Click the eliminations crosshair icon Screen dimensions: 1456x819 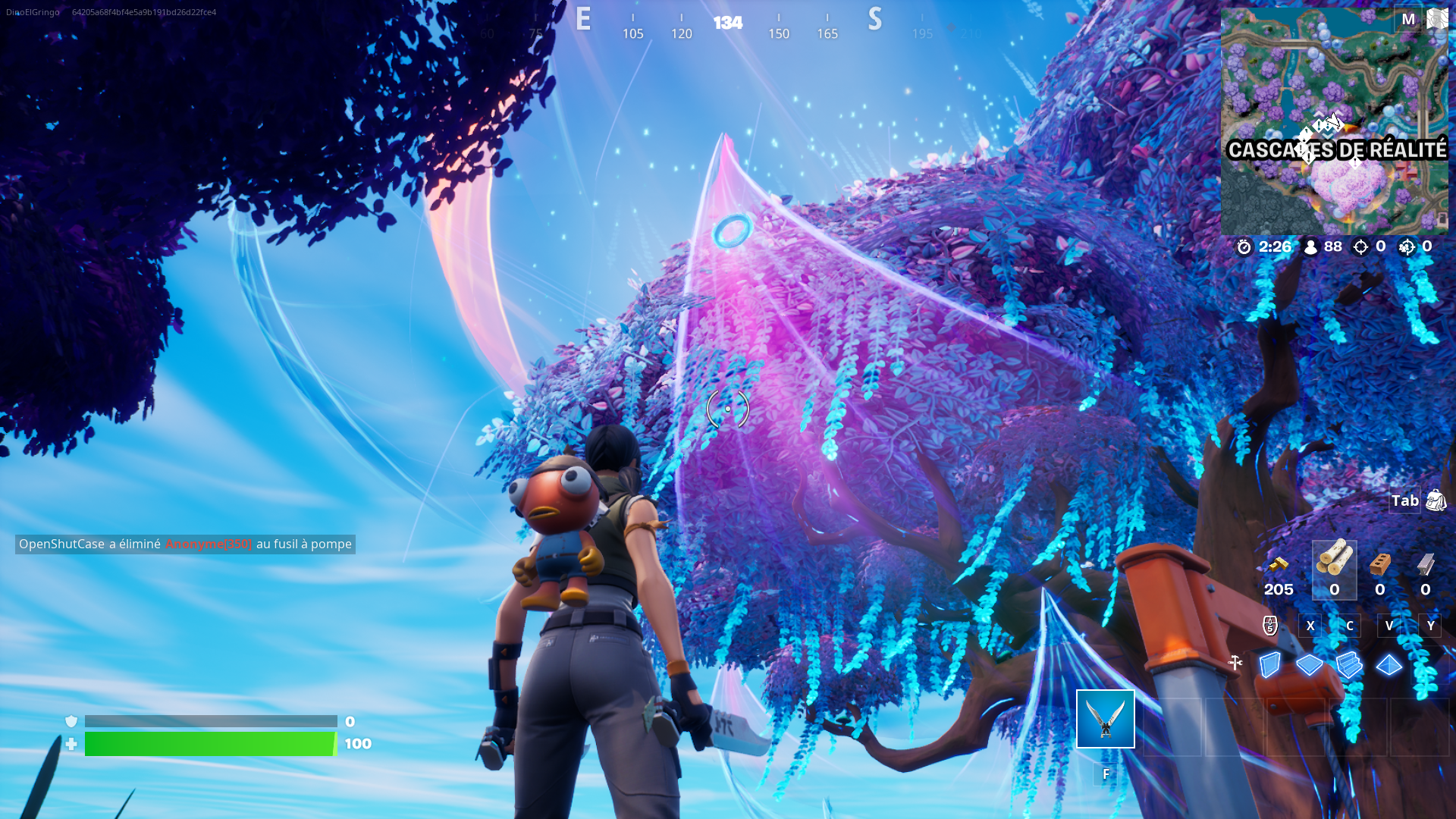[x=1360, y=247]
